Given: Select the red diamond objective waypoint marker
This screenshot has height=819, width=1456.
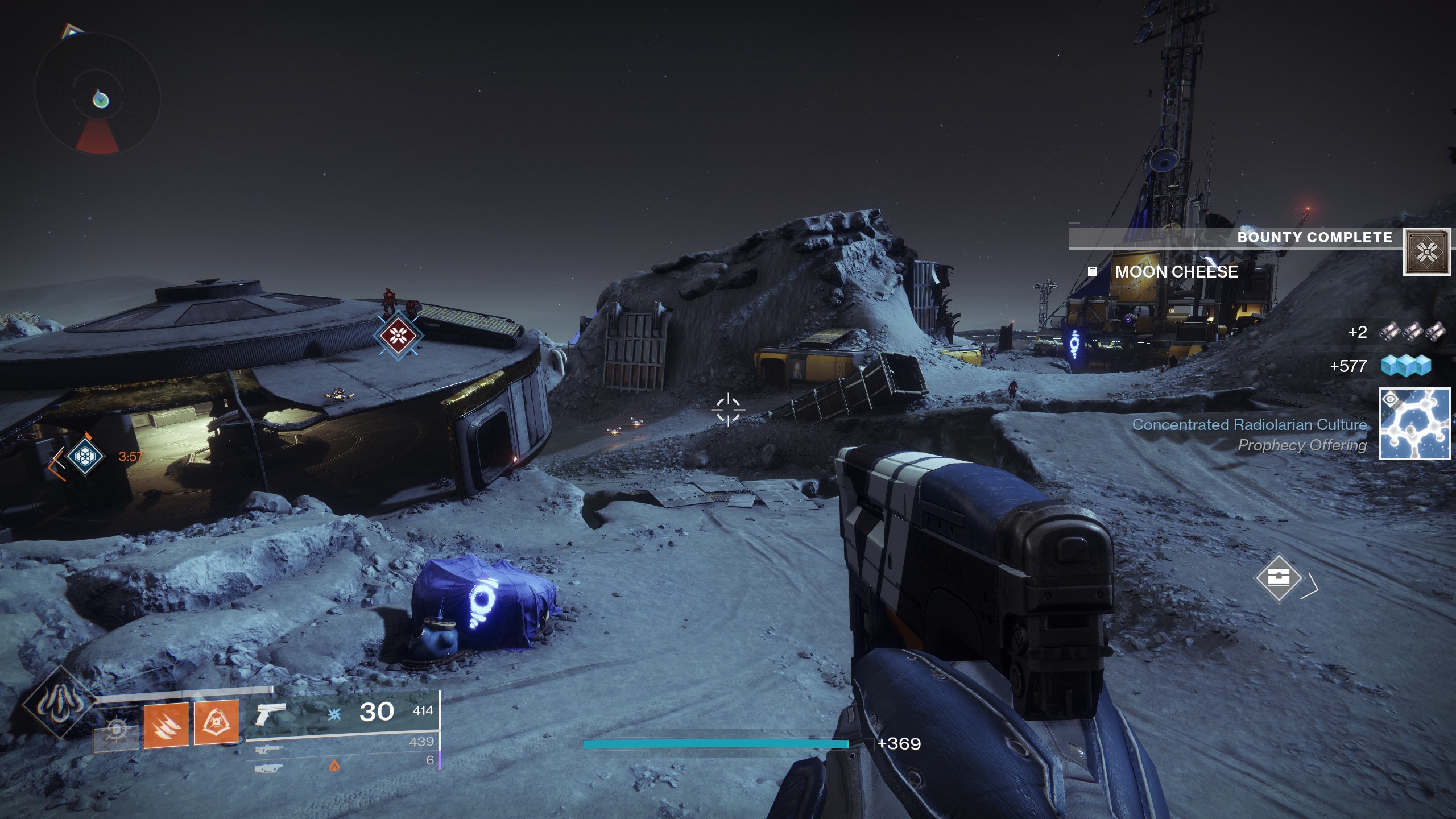Looking at the screenshot, I should tap(398, 336).
